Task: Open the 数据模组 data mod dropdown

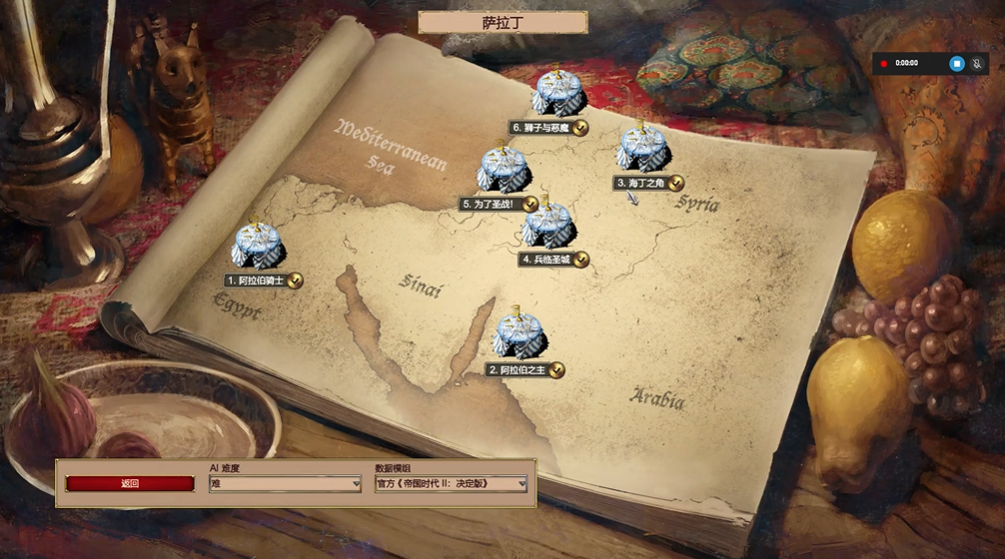Action: coord(451,484)
